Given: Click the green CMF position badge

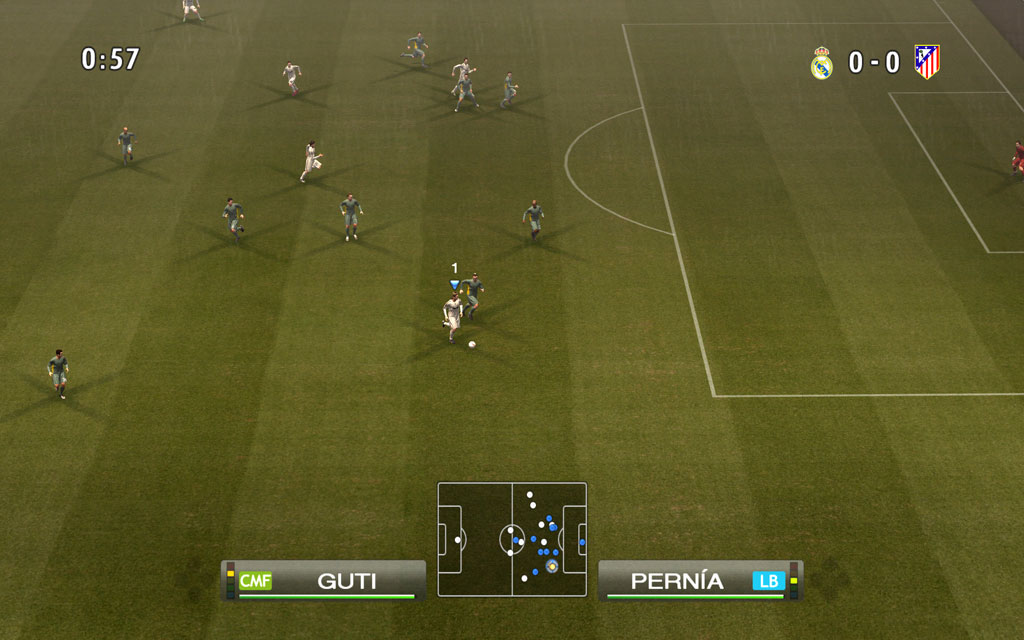Looking at the screenshot, I should click(x=255, y=581).
